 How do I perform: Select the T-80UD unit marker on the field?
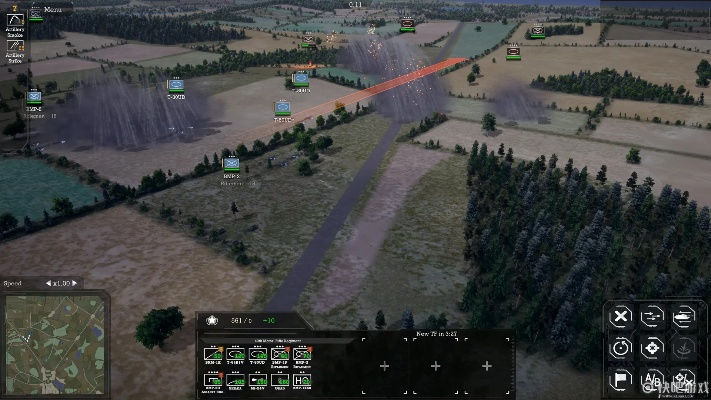point(176,85)
